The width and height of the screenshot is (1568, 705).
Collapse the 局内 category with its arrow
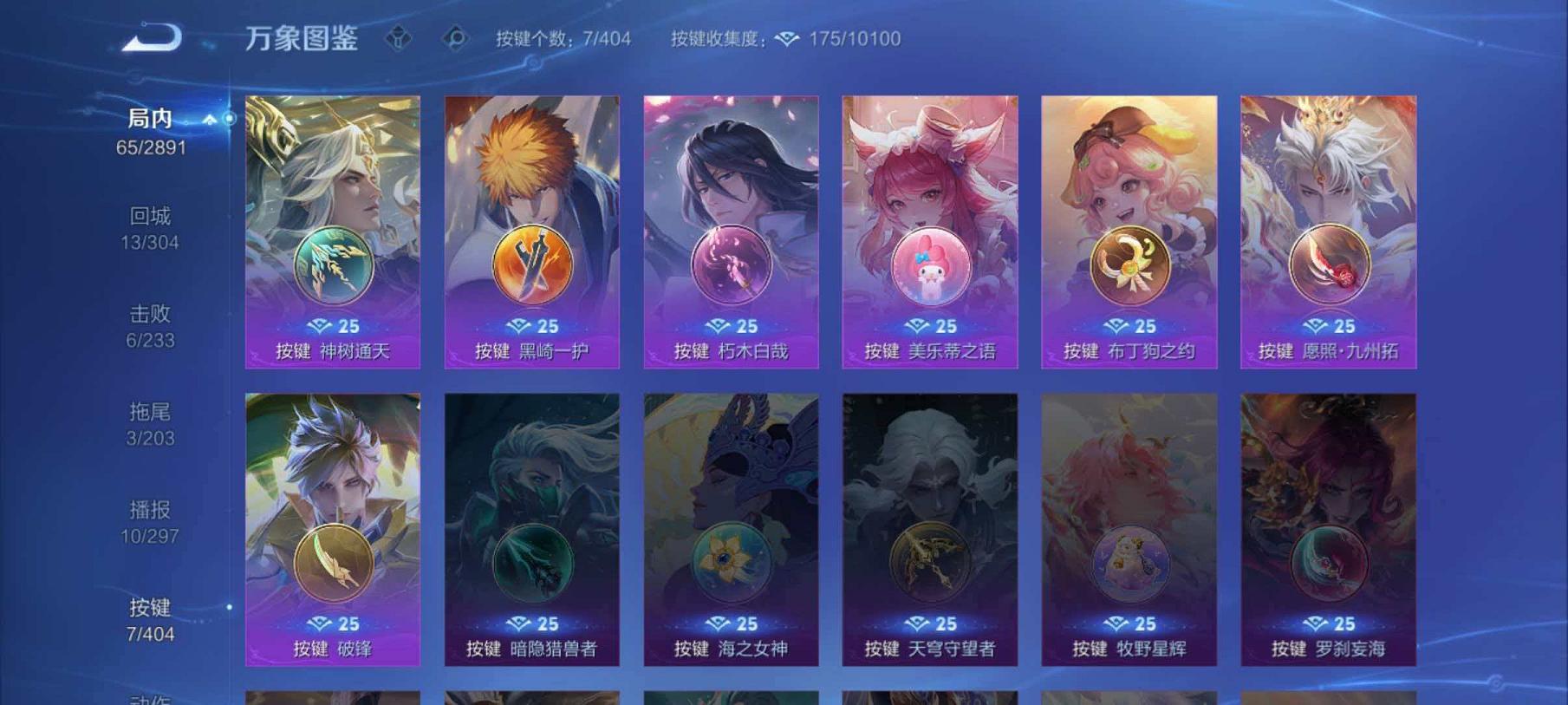208,120
